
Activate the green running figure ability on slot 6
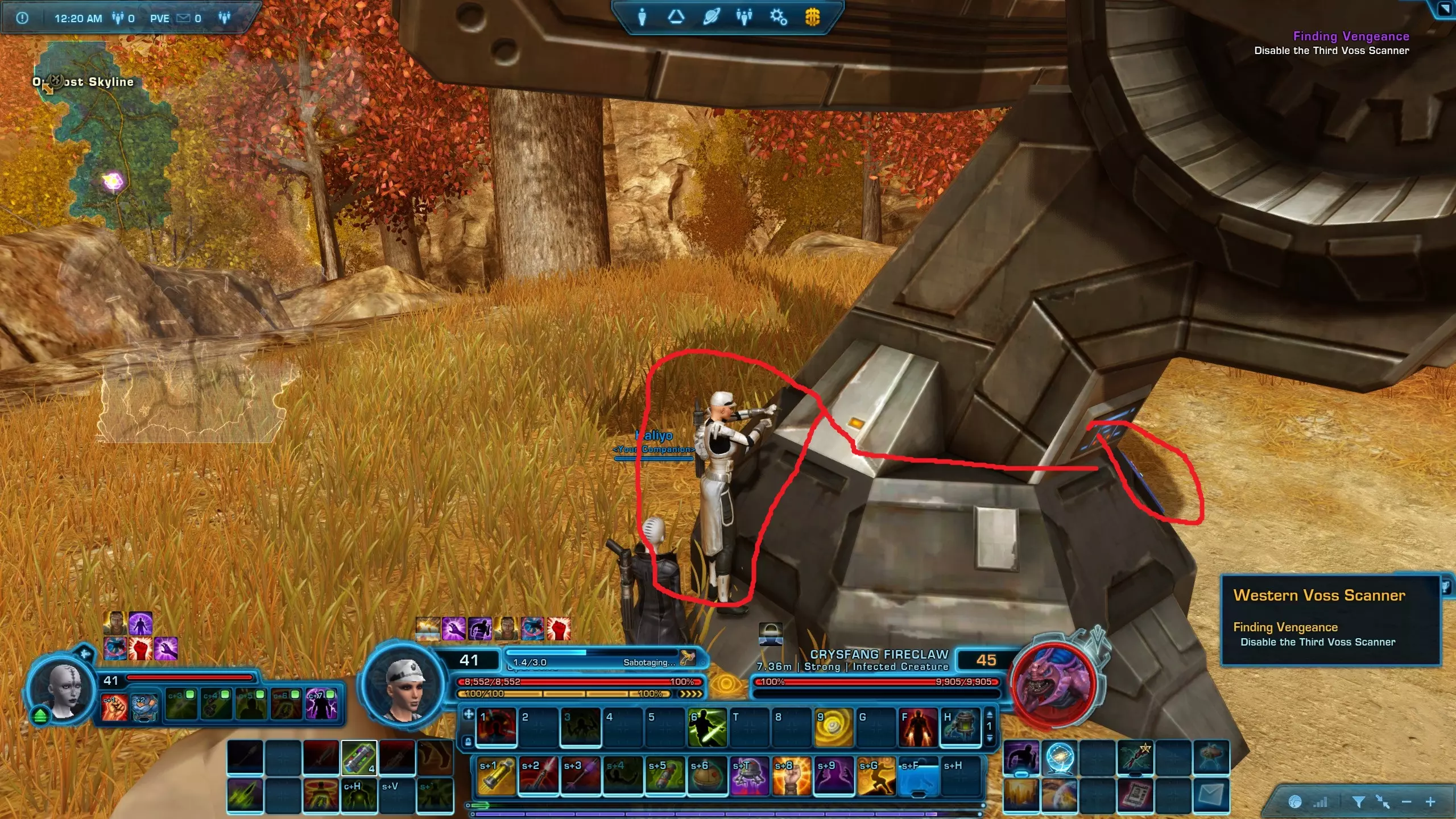707,727
